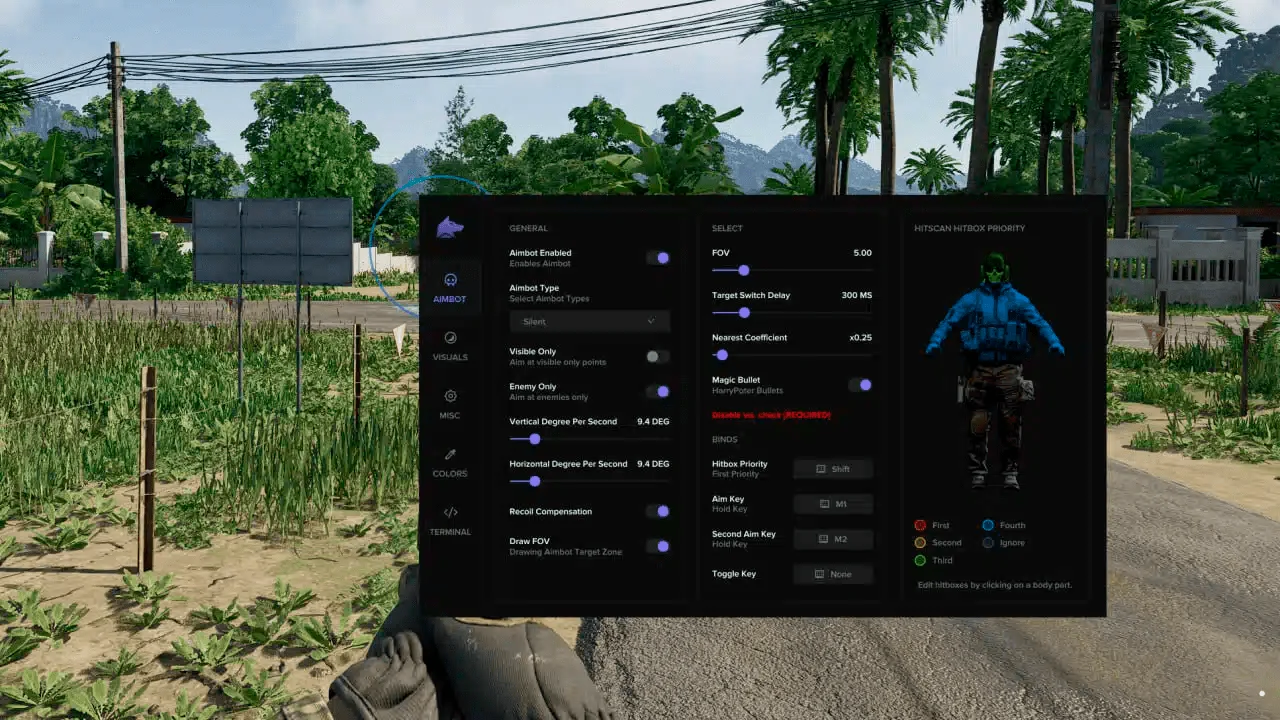1280x720 pixels.
Task: Toggle the Draw FOV switch
Action: [x=658, y=546]
